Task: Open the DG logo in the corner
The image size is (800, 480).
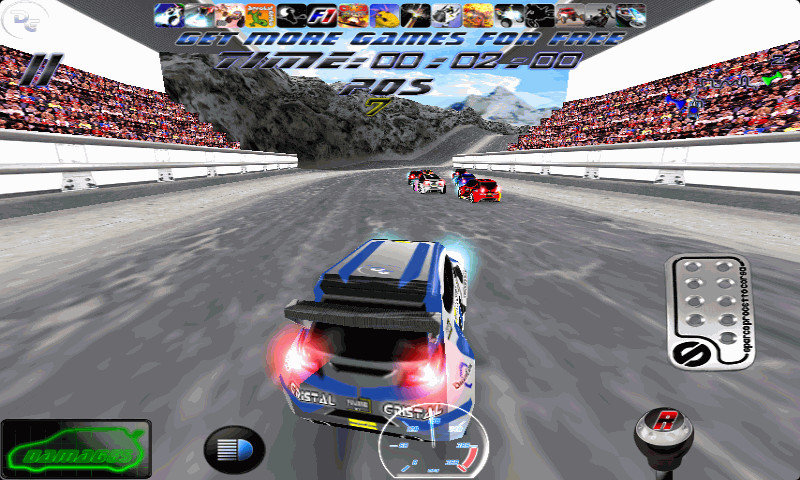Action: [x=17, y=17]
